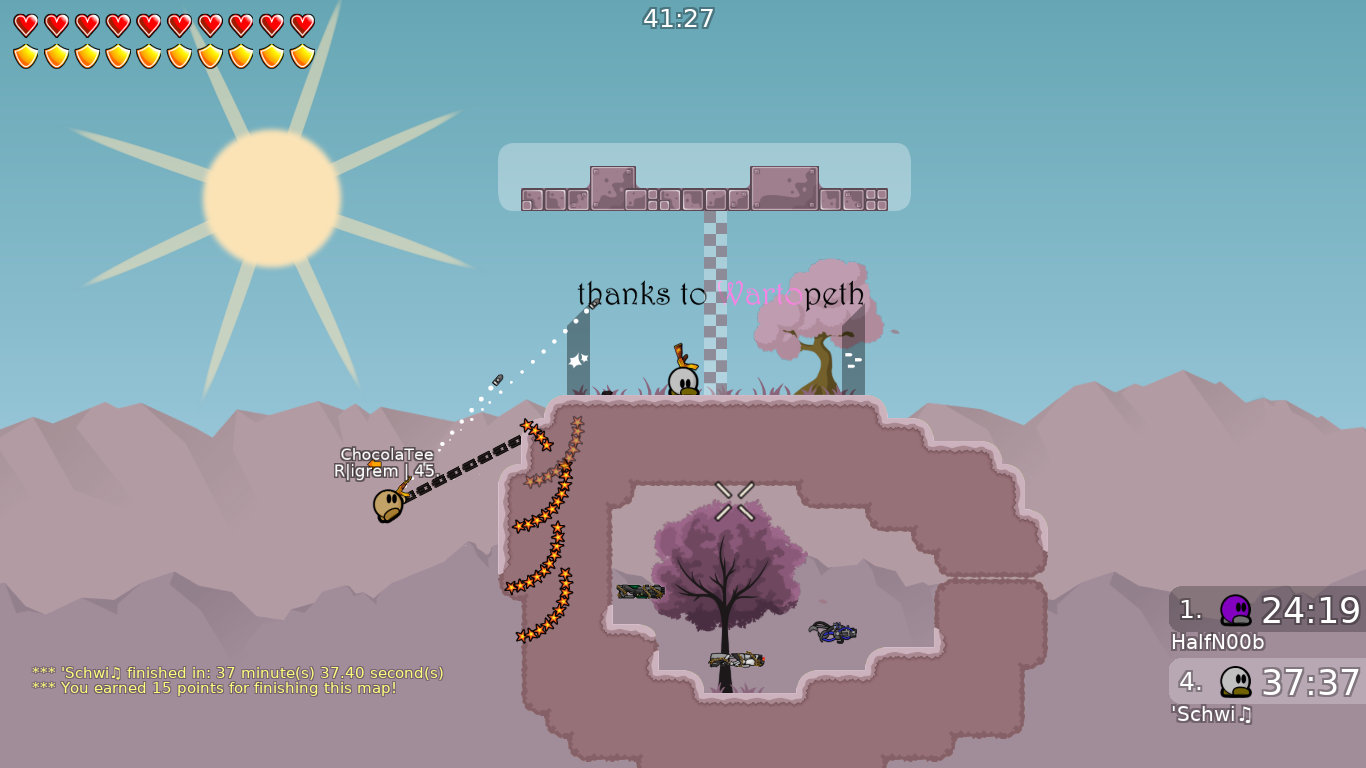Click the purple tee avatar beside HalfN00b

click(1235, 608)
